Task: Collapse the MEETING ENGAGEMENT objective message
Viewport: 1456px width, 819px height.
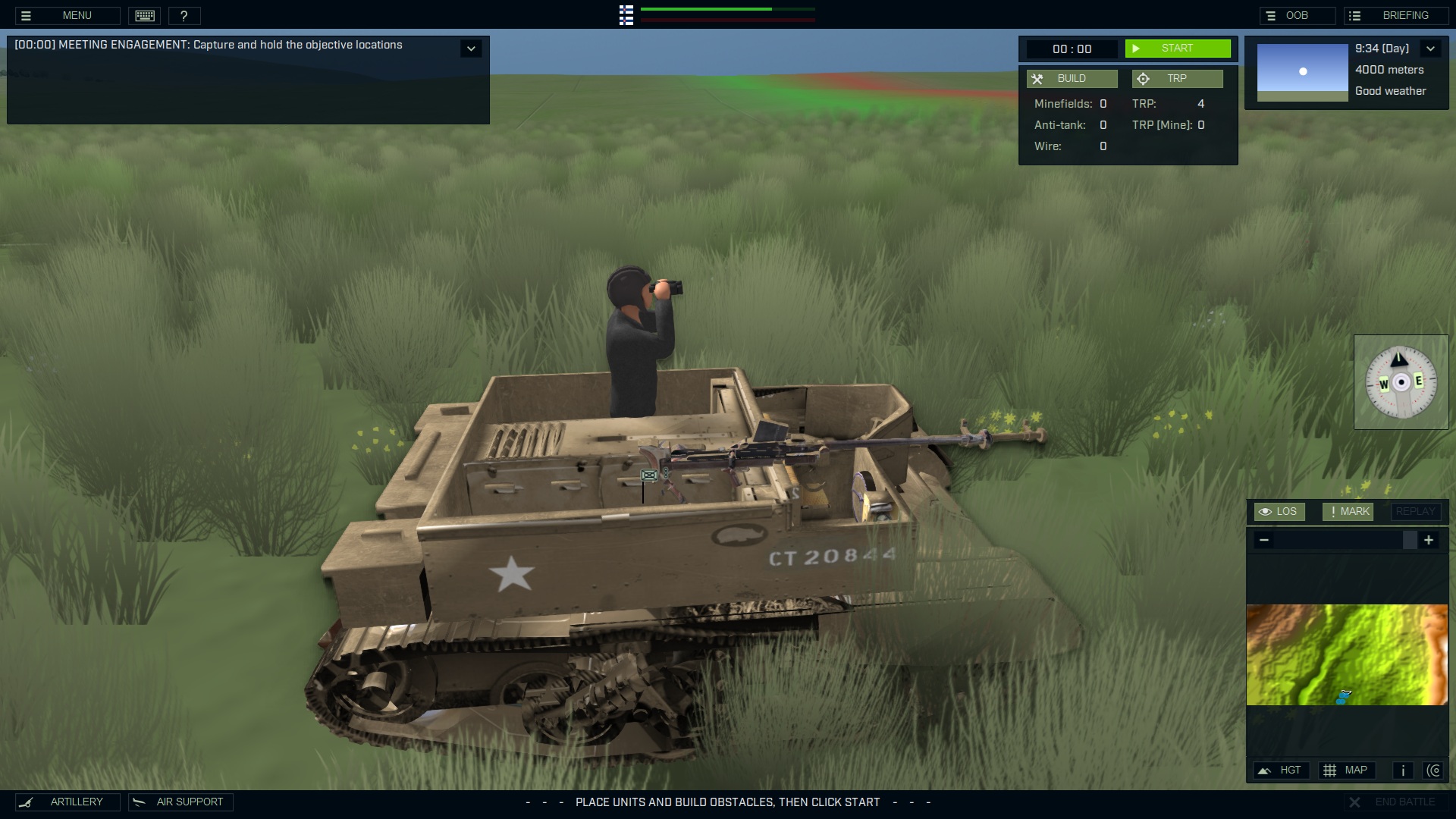Action: click(471, 47)
